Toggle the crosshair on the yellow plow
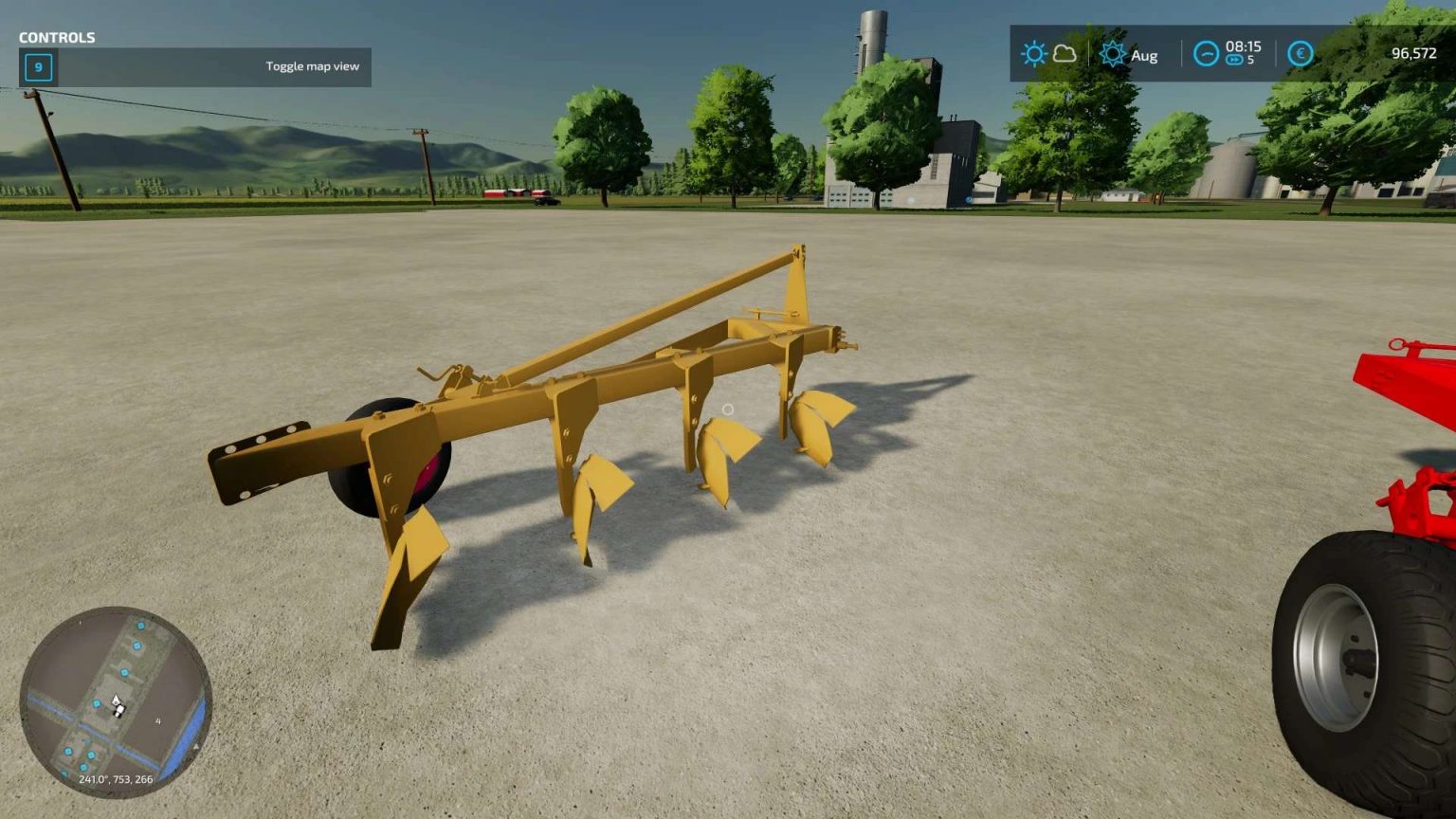 (728, 408)
